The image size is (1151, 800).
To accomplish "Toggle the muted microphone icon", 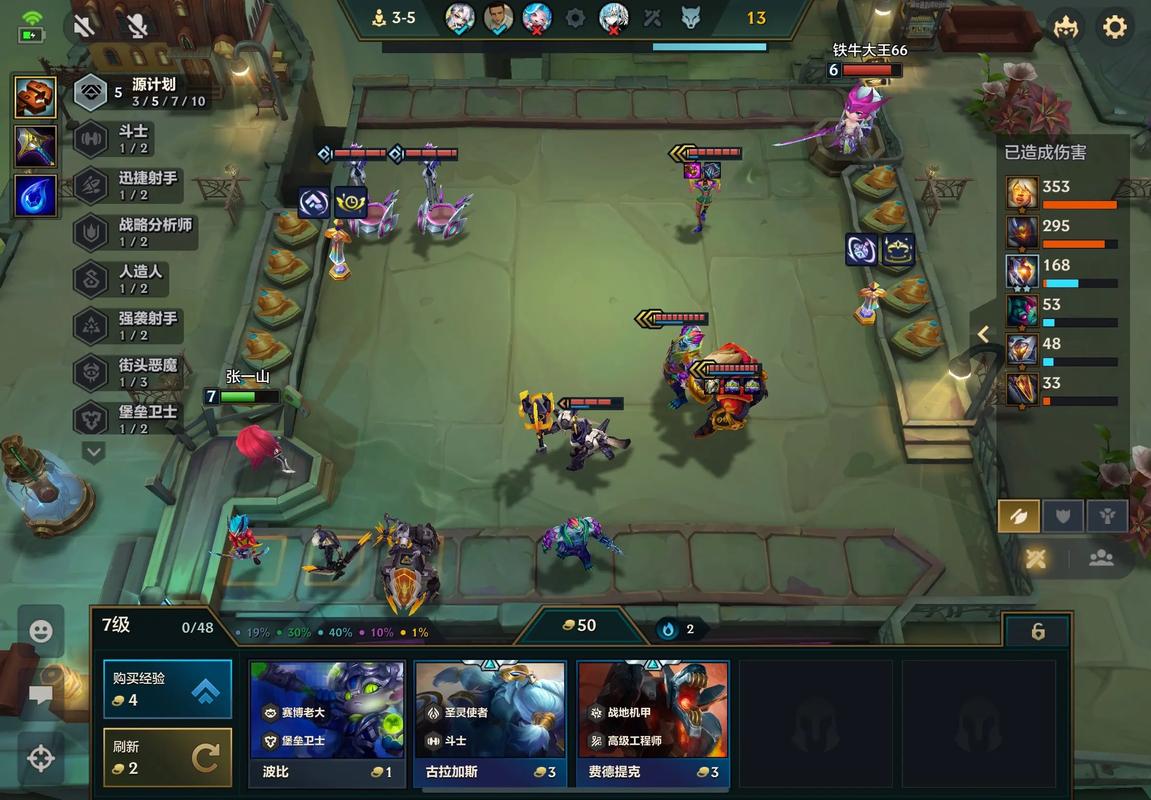I will (x=137, y=26).
